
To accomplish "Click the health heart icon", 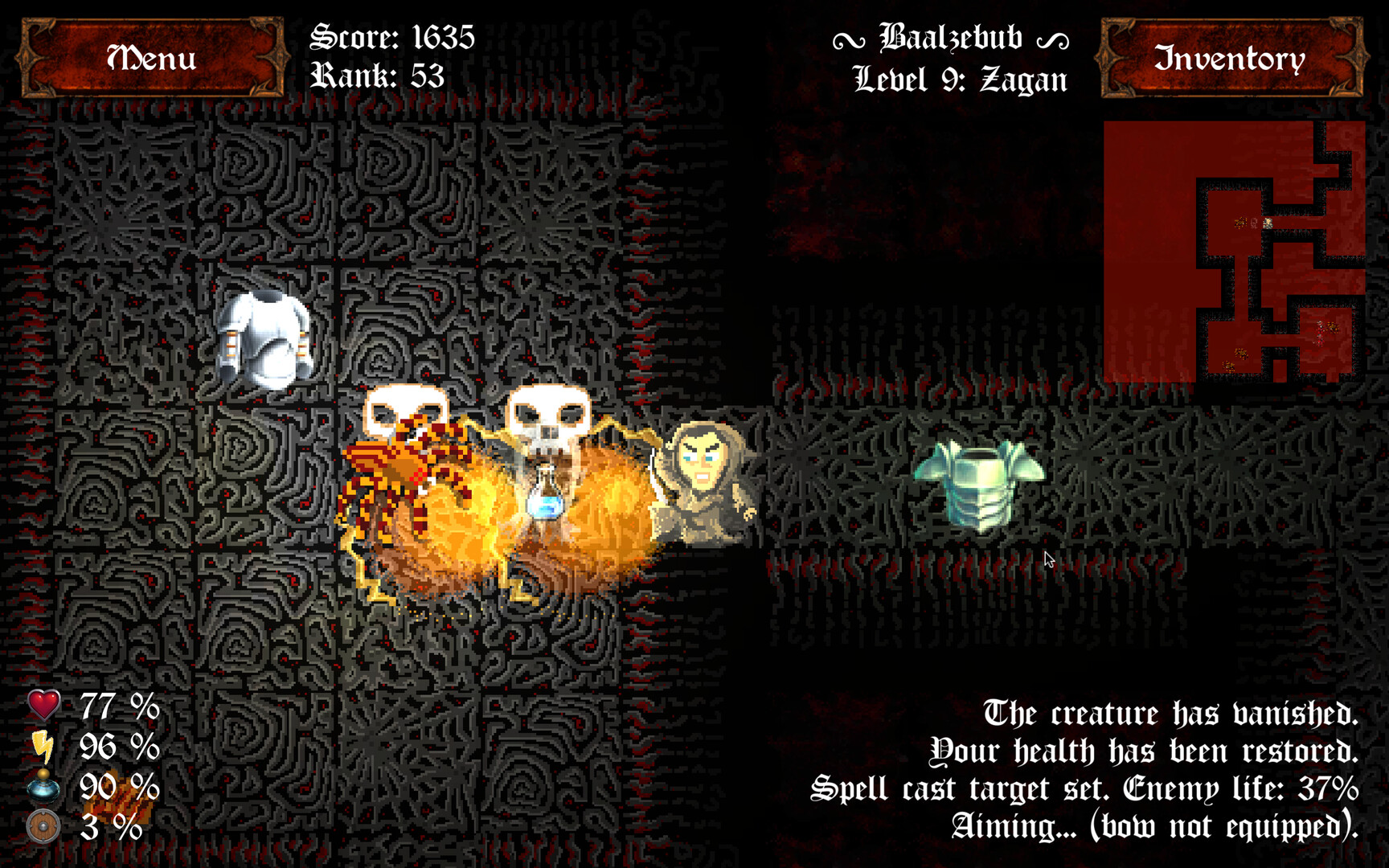I will 42,706.
